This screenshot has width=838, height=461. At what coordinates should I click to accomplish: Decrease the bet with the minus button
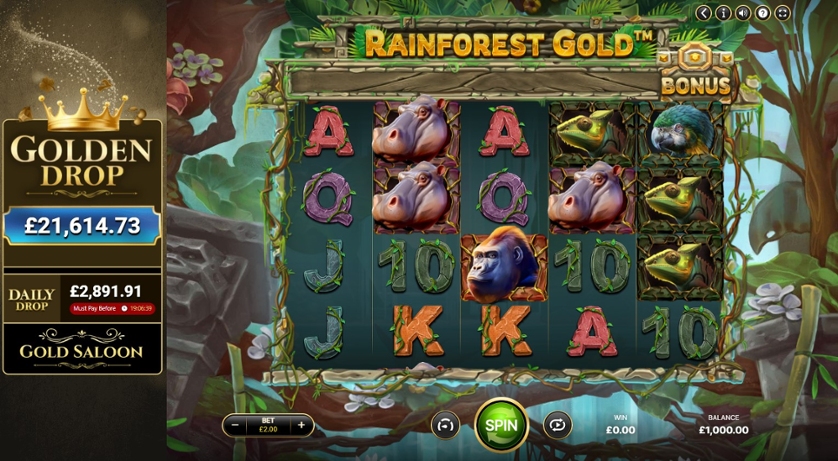(235, 425)
